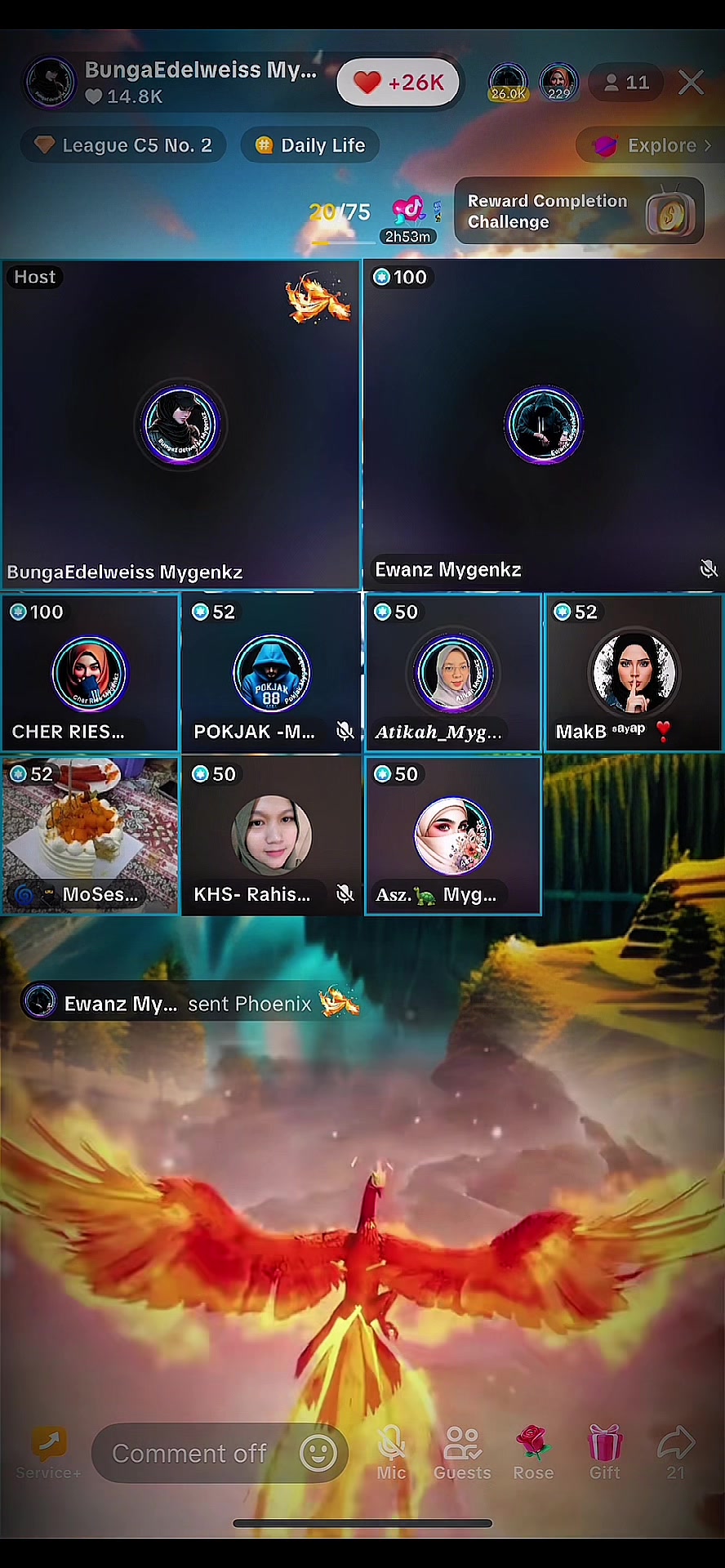Send a Rose gift
725x1568 pixels.
pos(533,1453)
